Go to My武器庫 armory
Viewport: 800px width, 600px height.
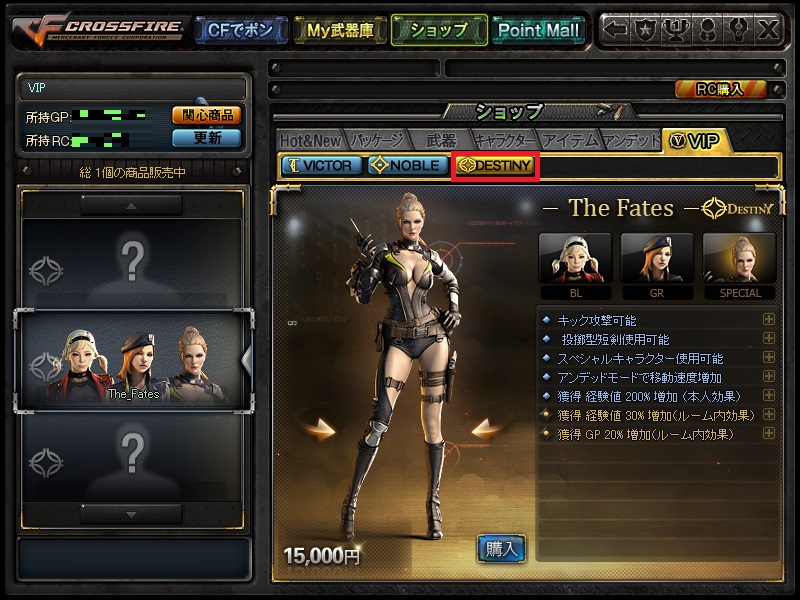tap(340, 30)
